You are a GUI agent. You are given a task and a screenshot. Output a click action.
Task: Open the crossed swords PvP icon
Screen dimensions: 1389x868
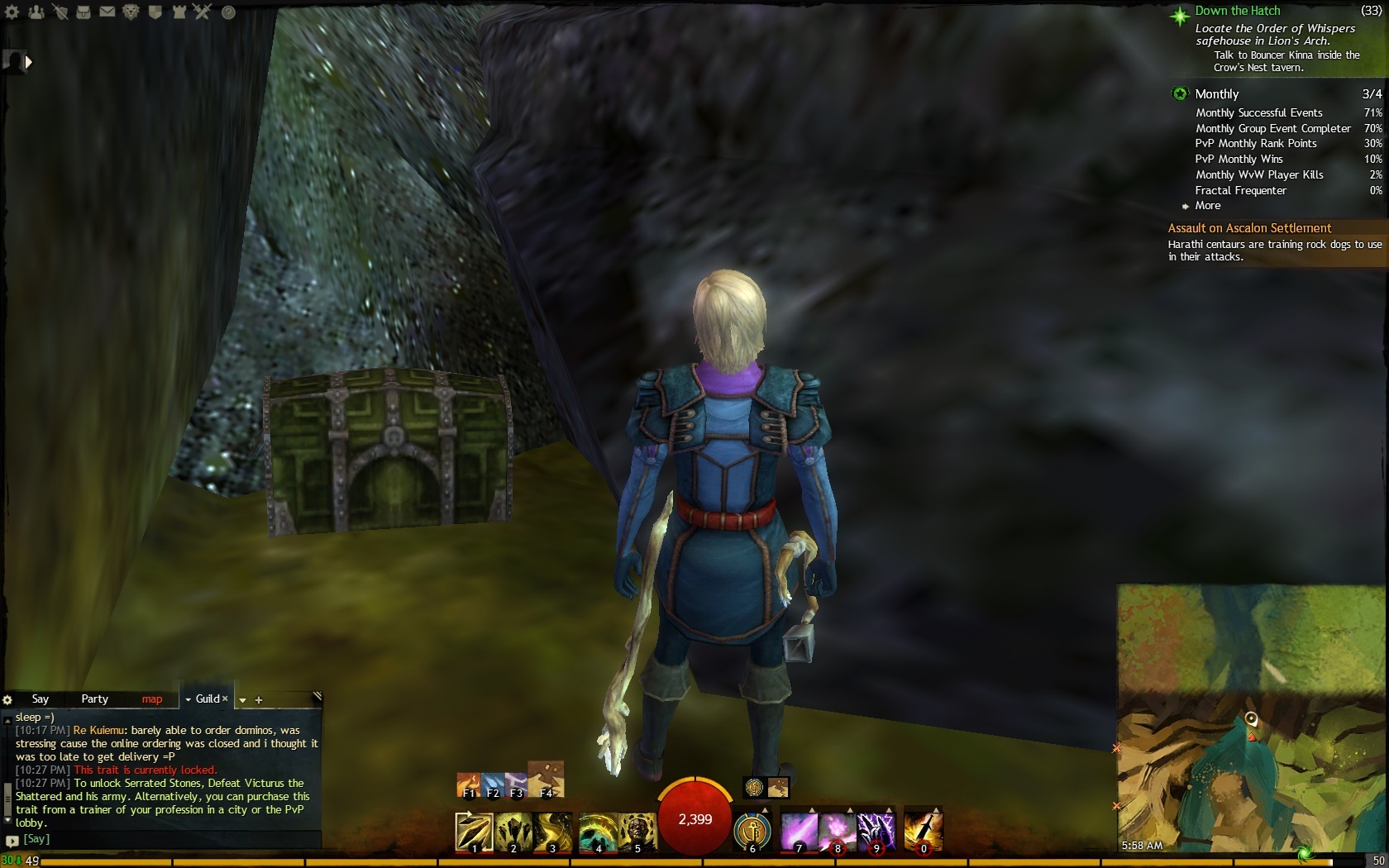coord(203,12)
